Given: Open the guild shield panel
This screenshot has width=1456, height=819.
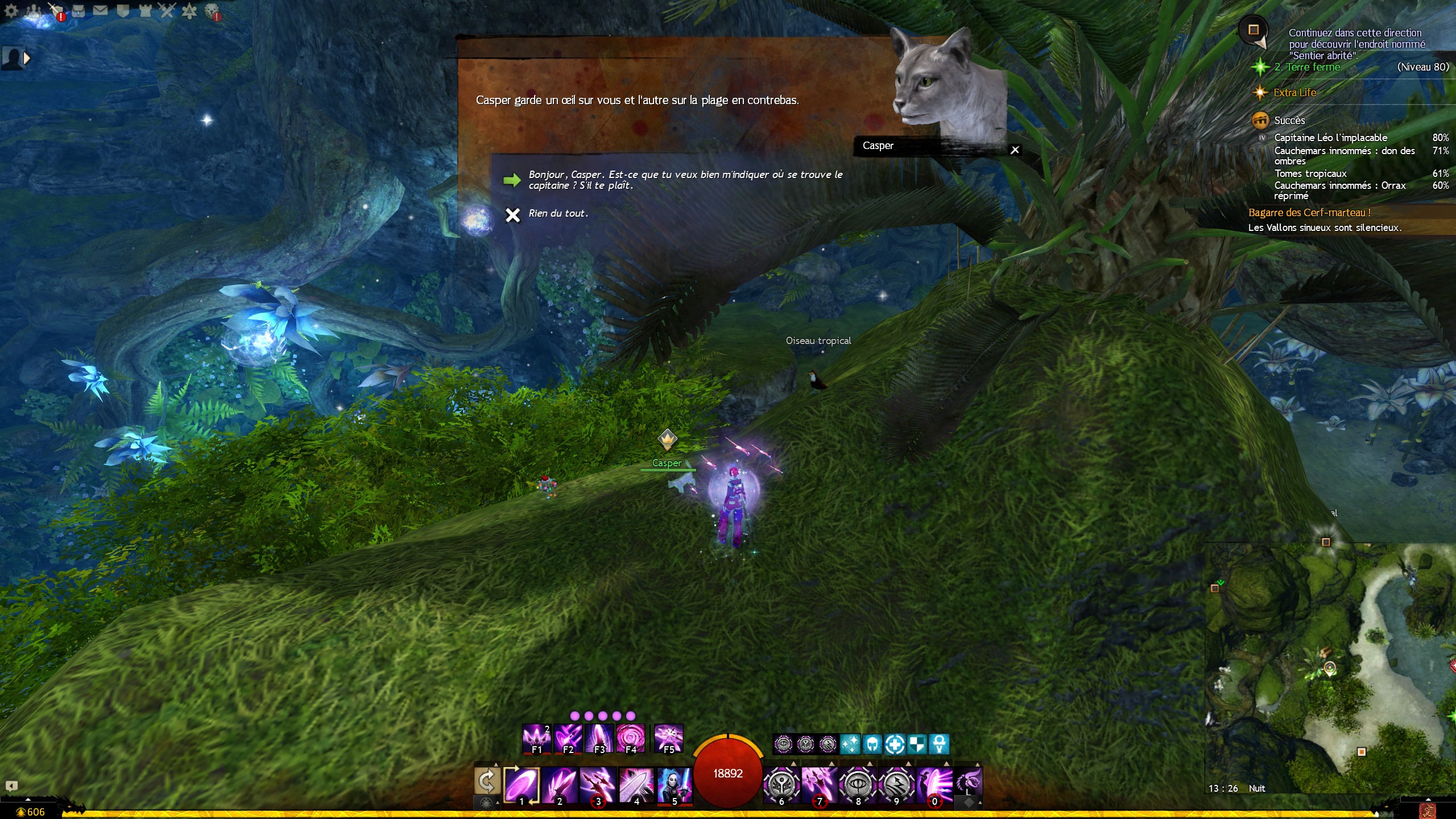Looking at the screenshot, I should 123,11.
